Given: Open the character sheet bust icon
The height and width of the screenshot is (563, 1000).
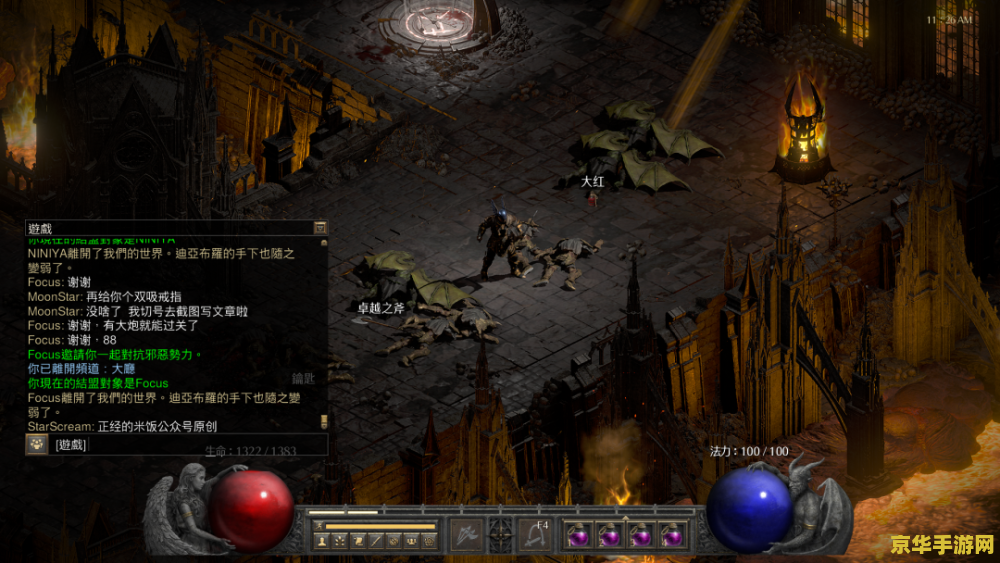Looking at the screenshot, I should (x=321, y=541).
